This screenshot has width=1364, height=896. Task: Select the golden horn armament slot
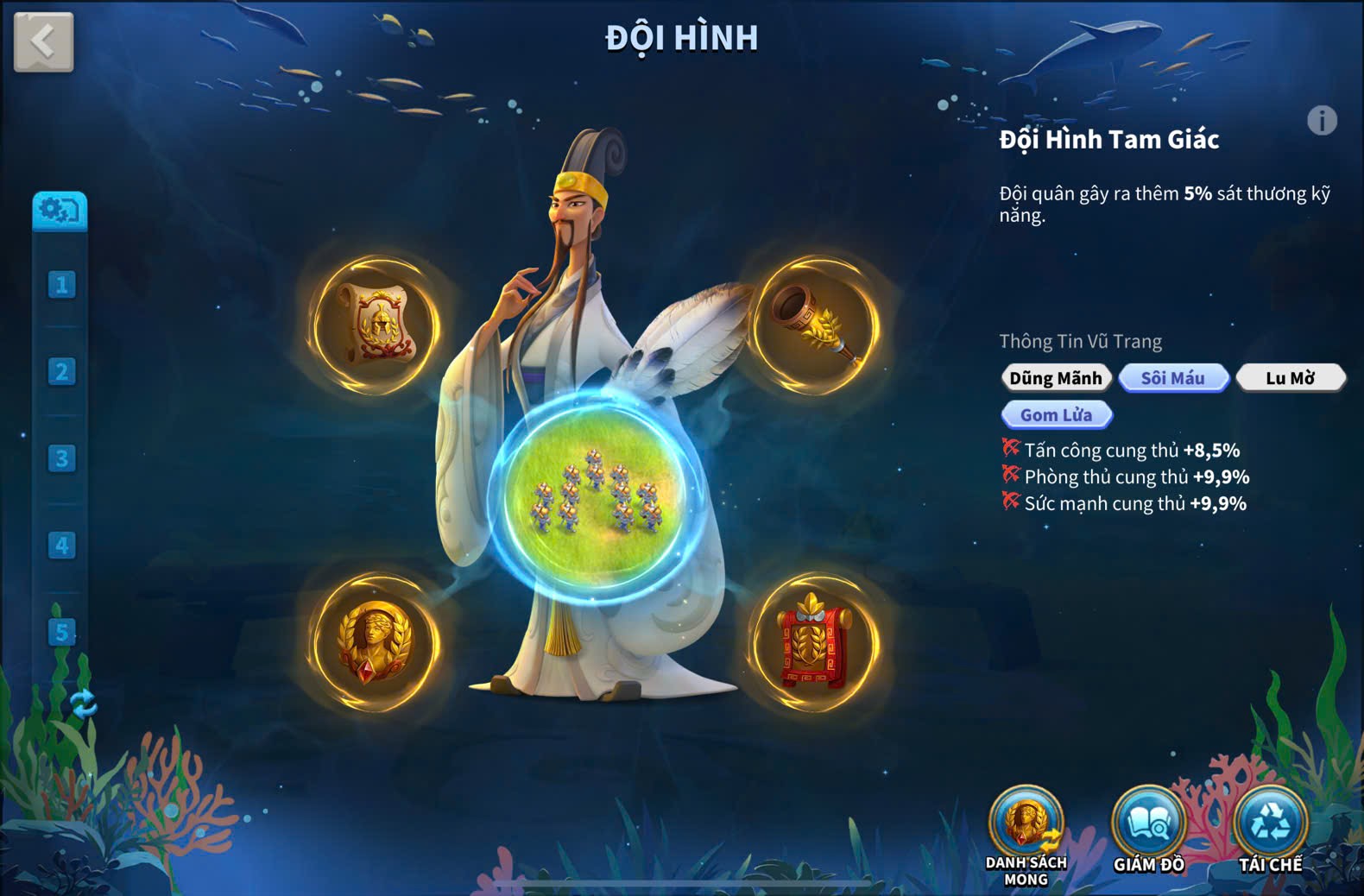(815, 324)
